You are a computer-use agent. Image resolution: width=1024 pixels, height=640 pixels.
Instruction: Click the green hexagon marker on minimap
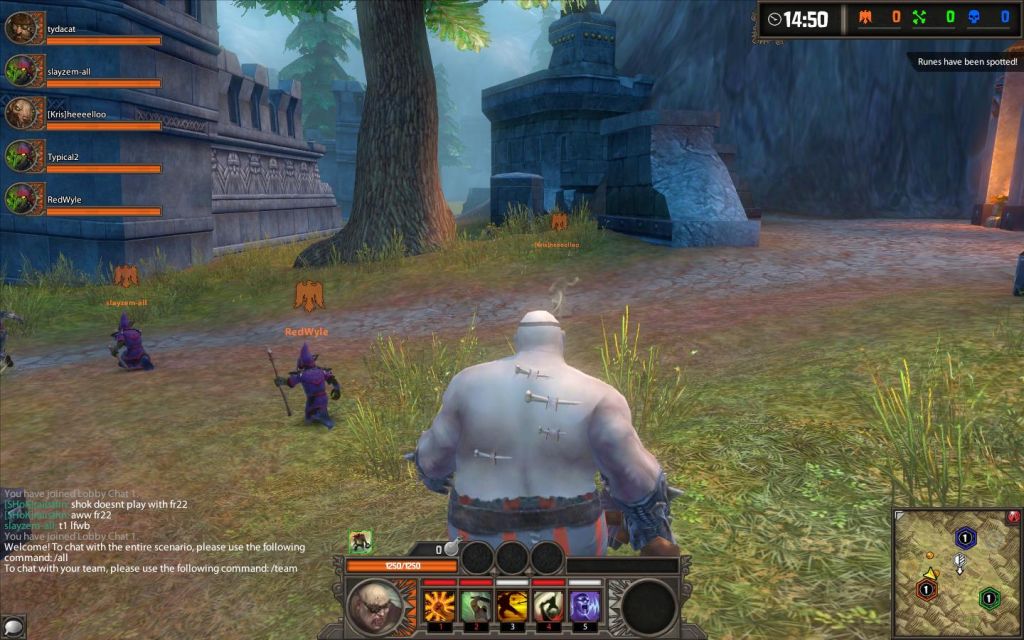tap(989, 598)
